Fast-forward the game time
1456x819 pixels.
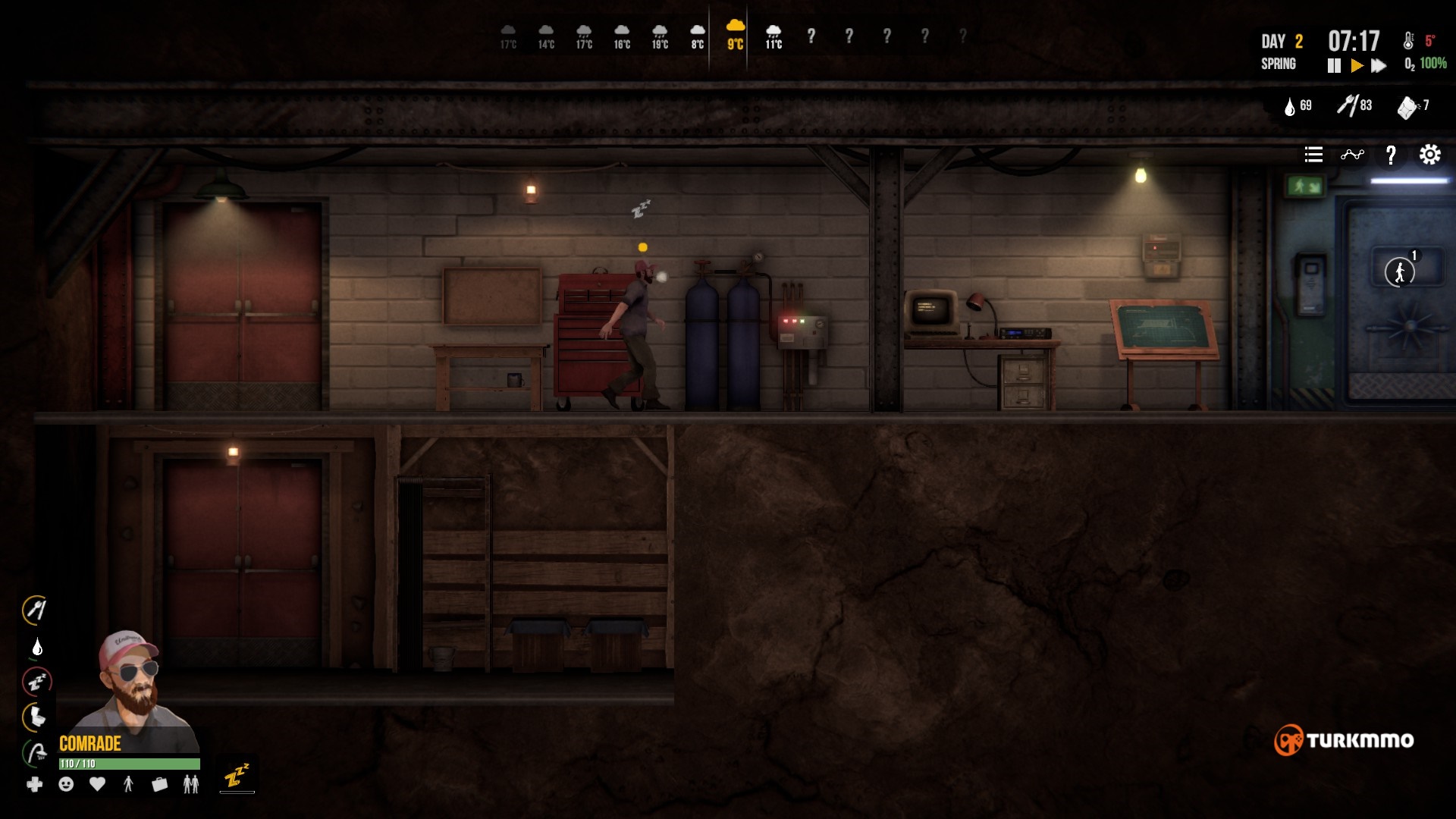point(1379,66)
